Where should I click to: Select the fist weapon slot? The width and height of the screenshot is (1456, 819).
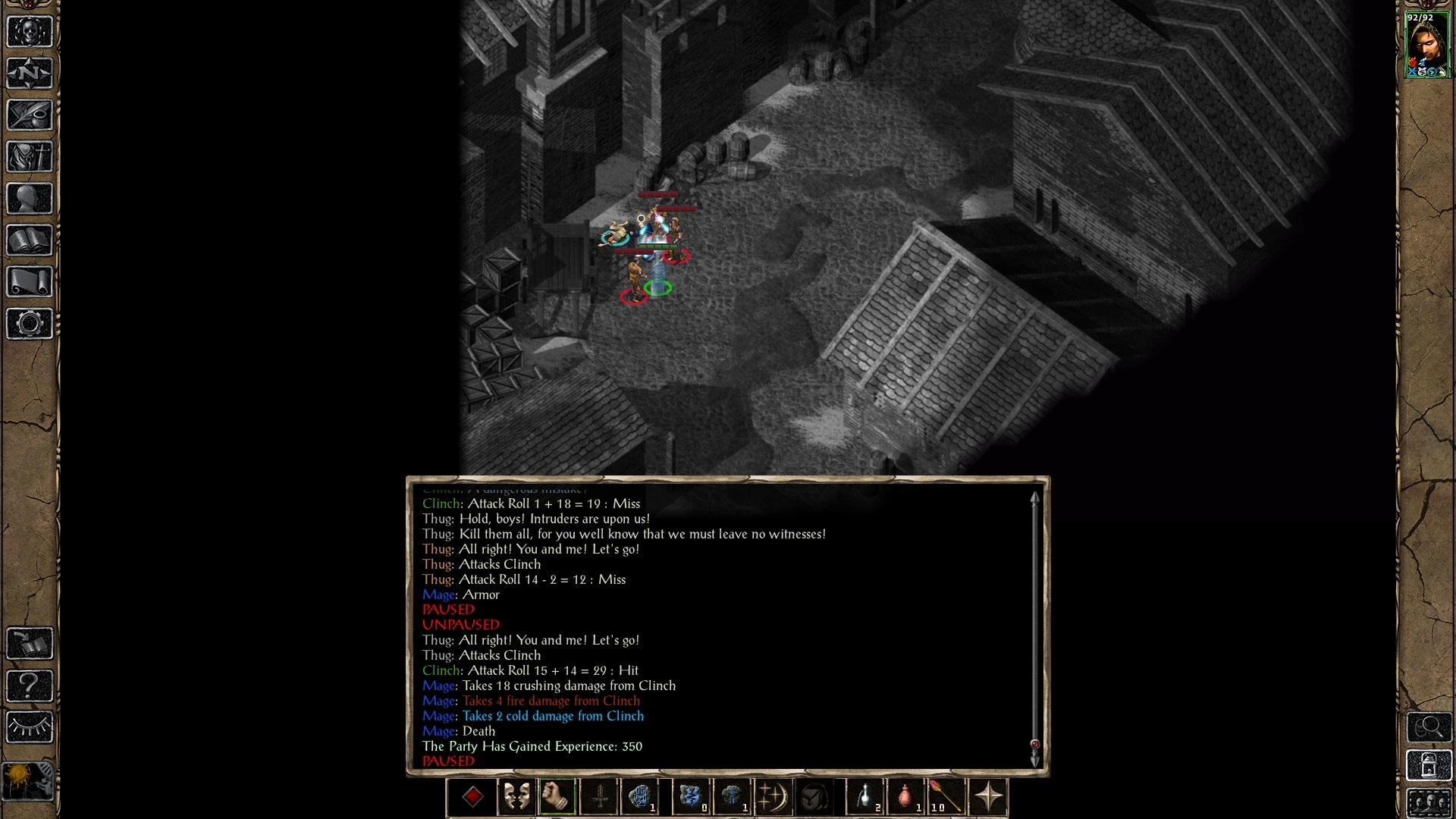point(557,797)
